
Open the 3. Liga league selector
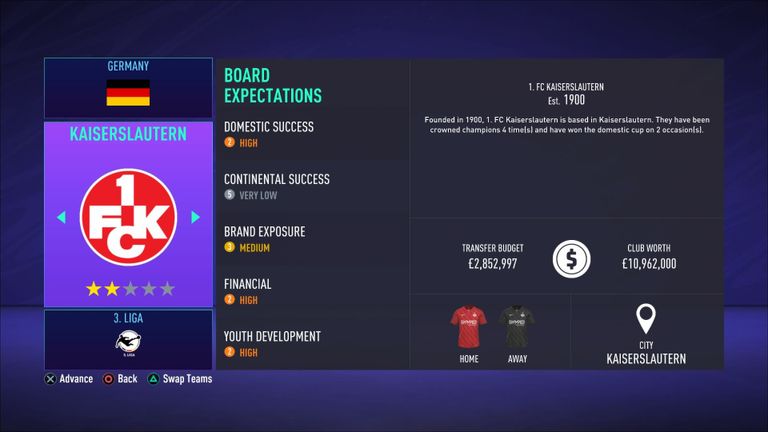point(128,339)
